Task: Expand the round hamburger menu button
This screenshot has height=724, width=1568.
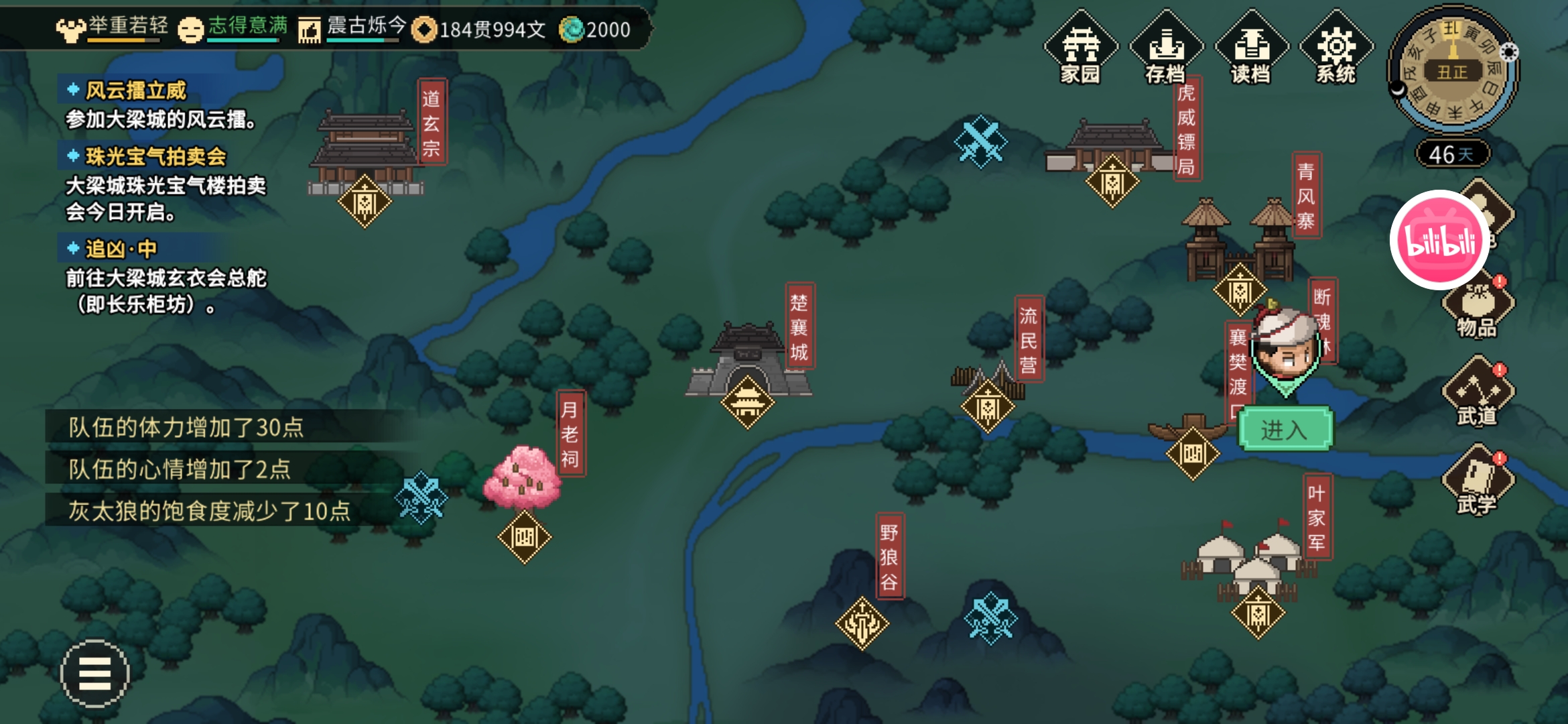Action: click(x=94, y=673)
